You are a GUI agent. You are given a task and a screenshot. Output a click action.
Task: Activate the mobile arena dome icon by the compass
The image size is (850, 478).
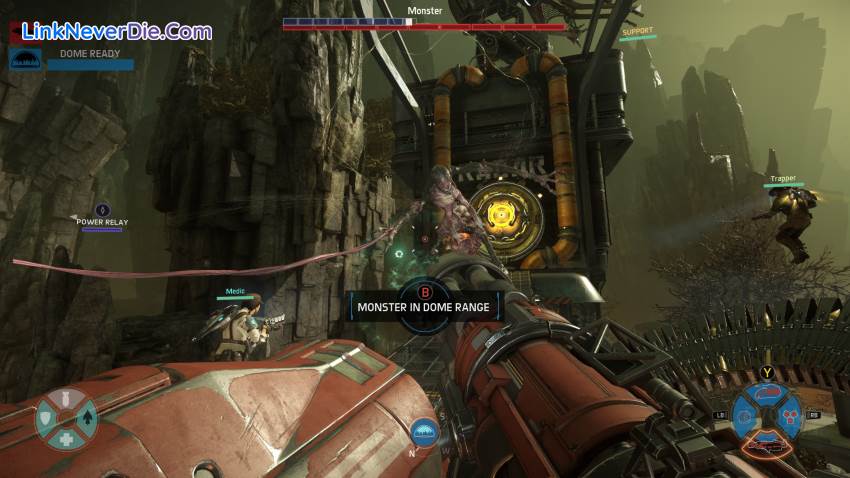point(424,432)
